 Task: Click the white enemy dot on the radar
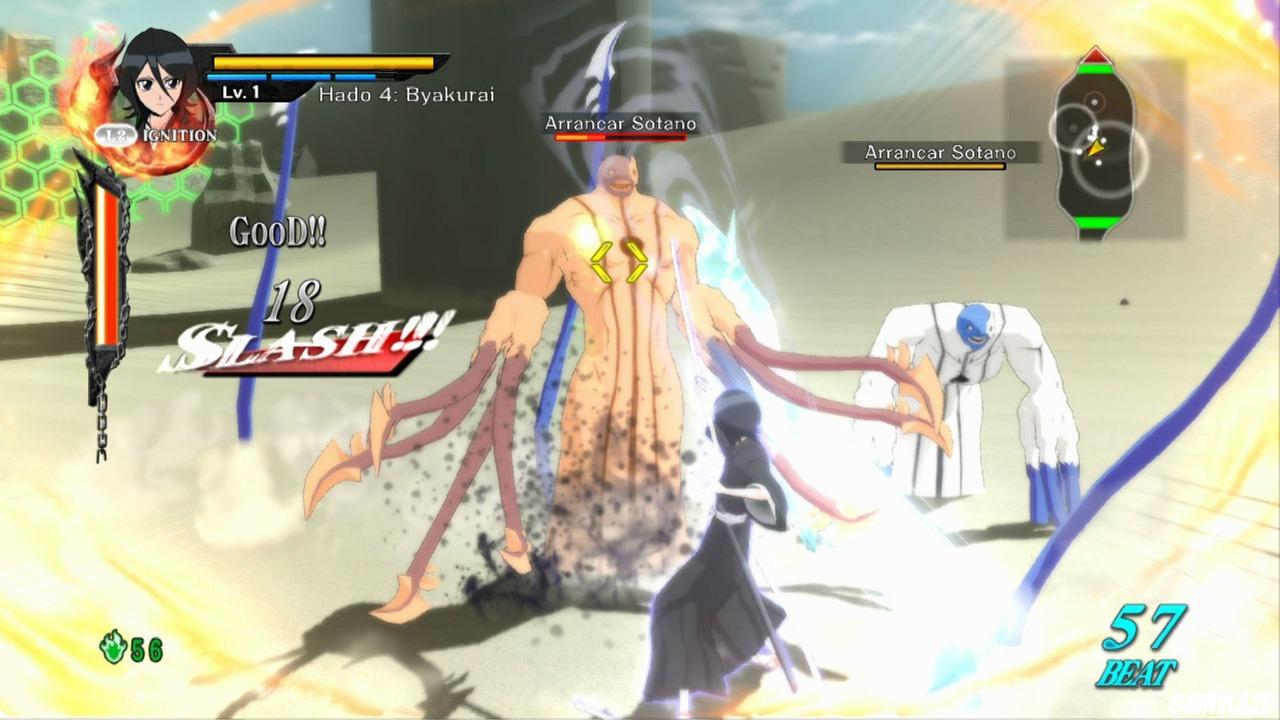pos(1094,102)
